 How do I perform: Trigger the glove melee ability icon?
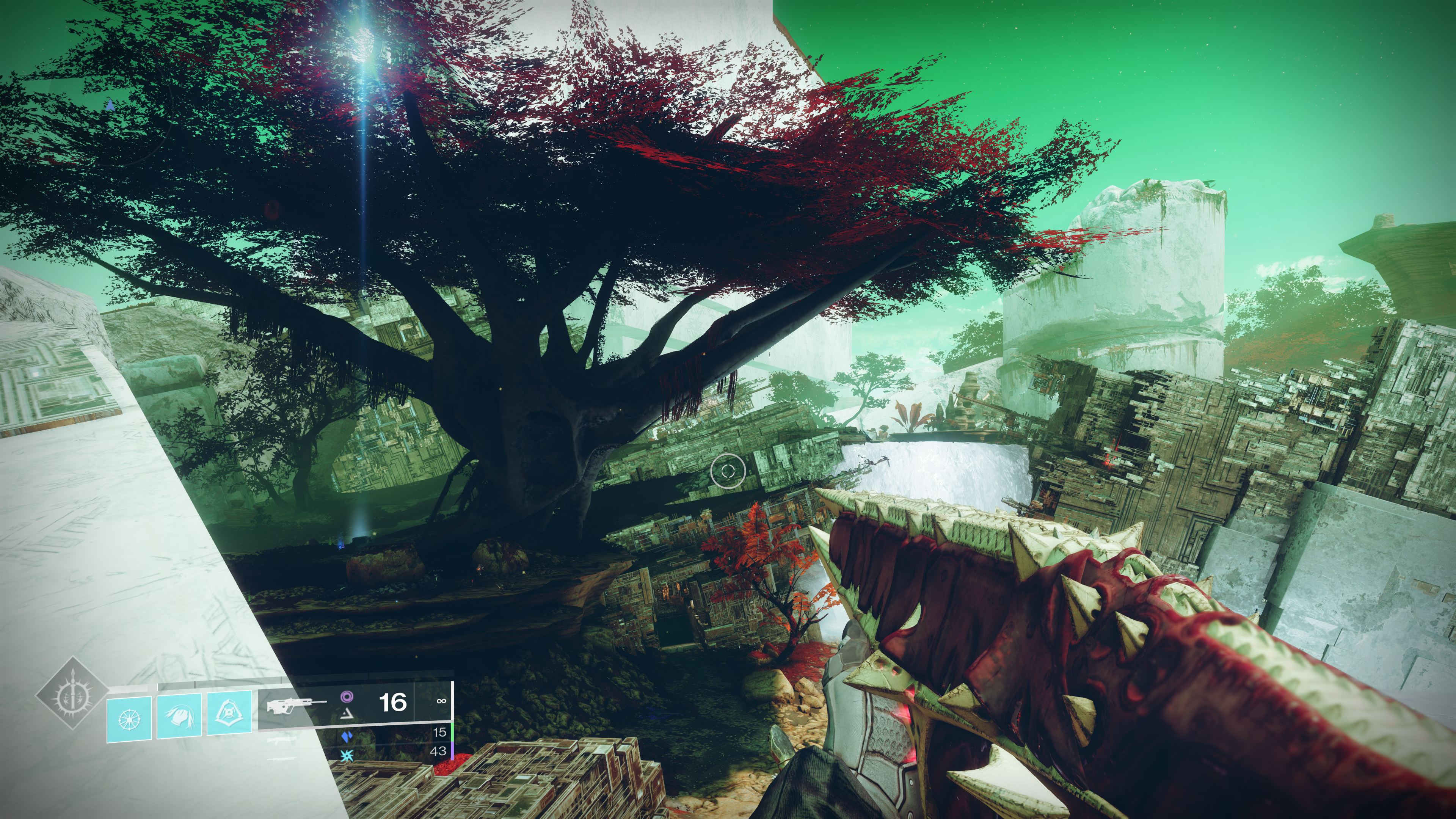(x=179, y=717)
